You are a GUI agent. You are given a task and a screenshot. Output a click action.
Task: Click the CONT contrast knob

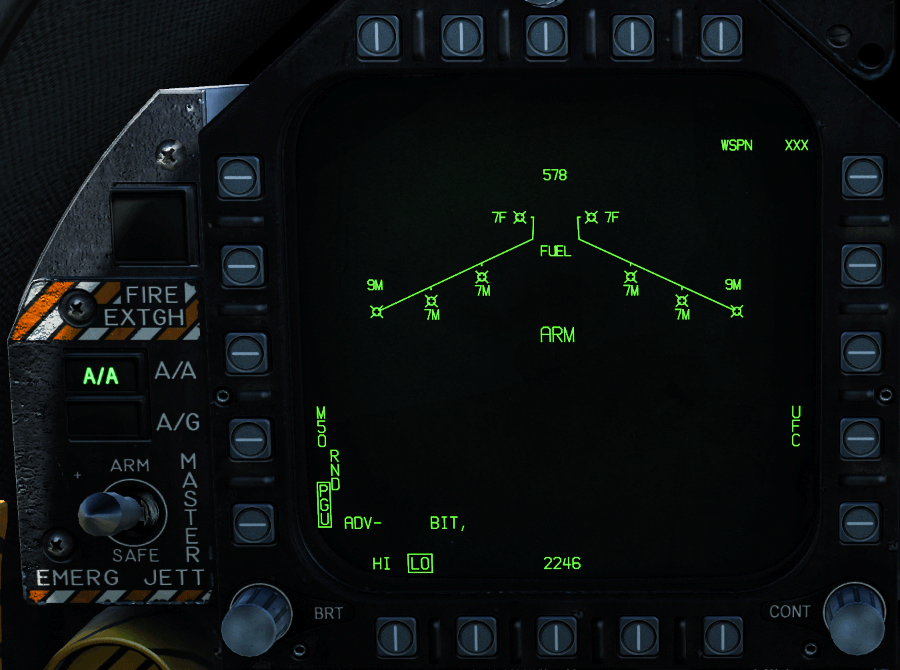tap(853, 616)
